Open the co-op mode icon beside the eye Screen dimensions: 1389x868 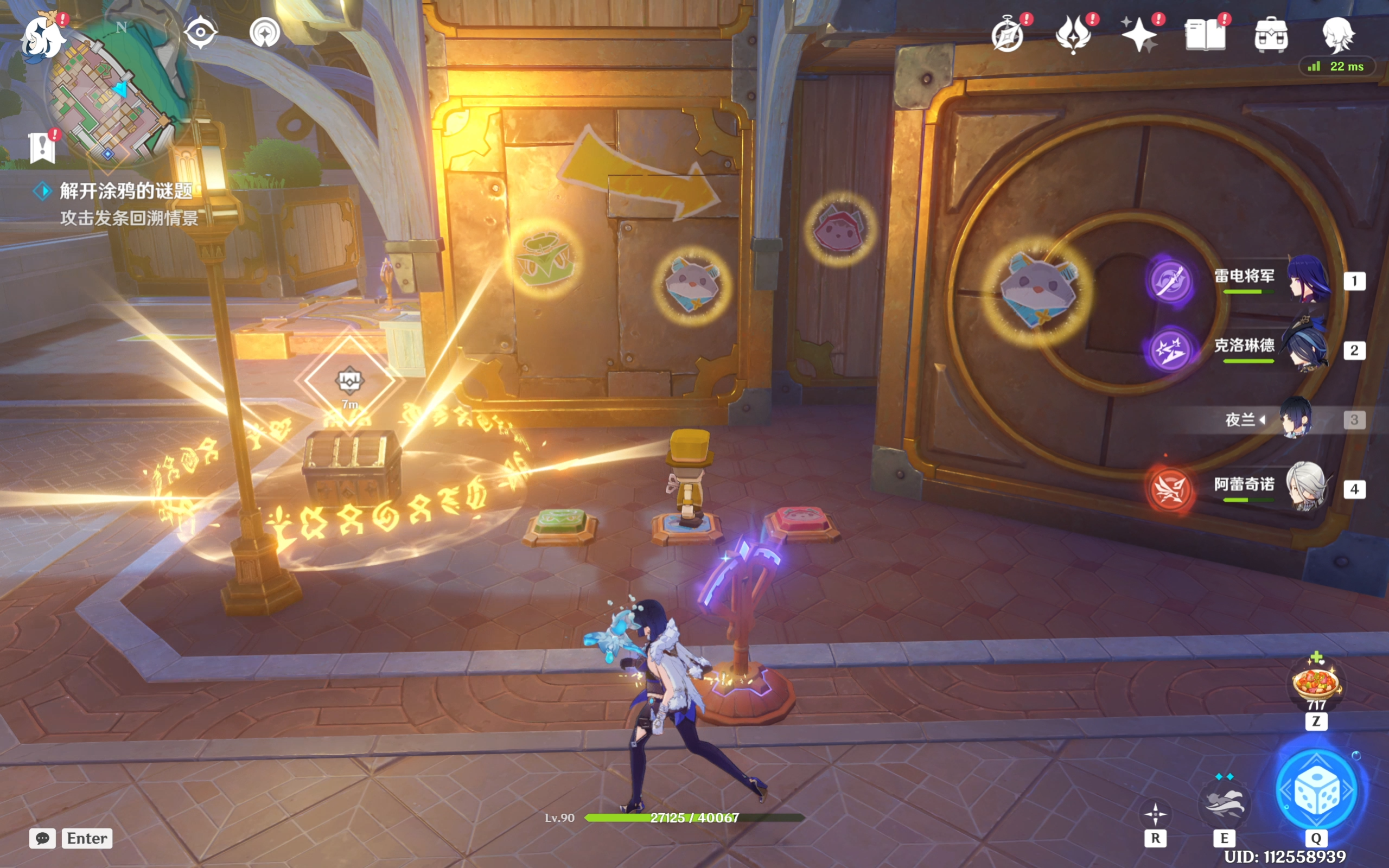[x=265, y=32]
